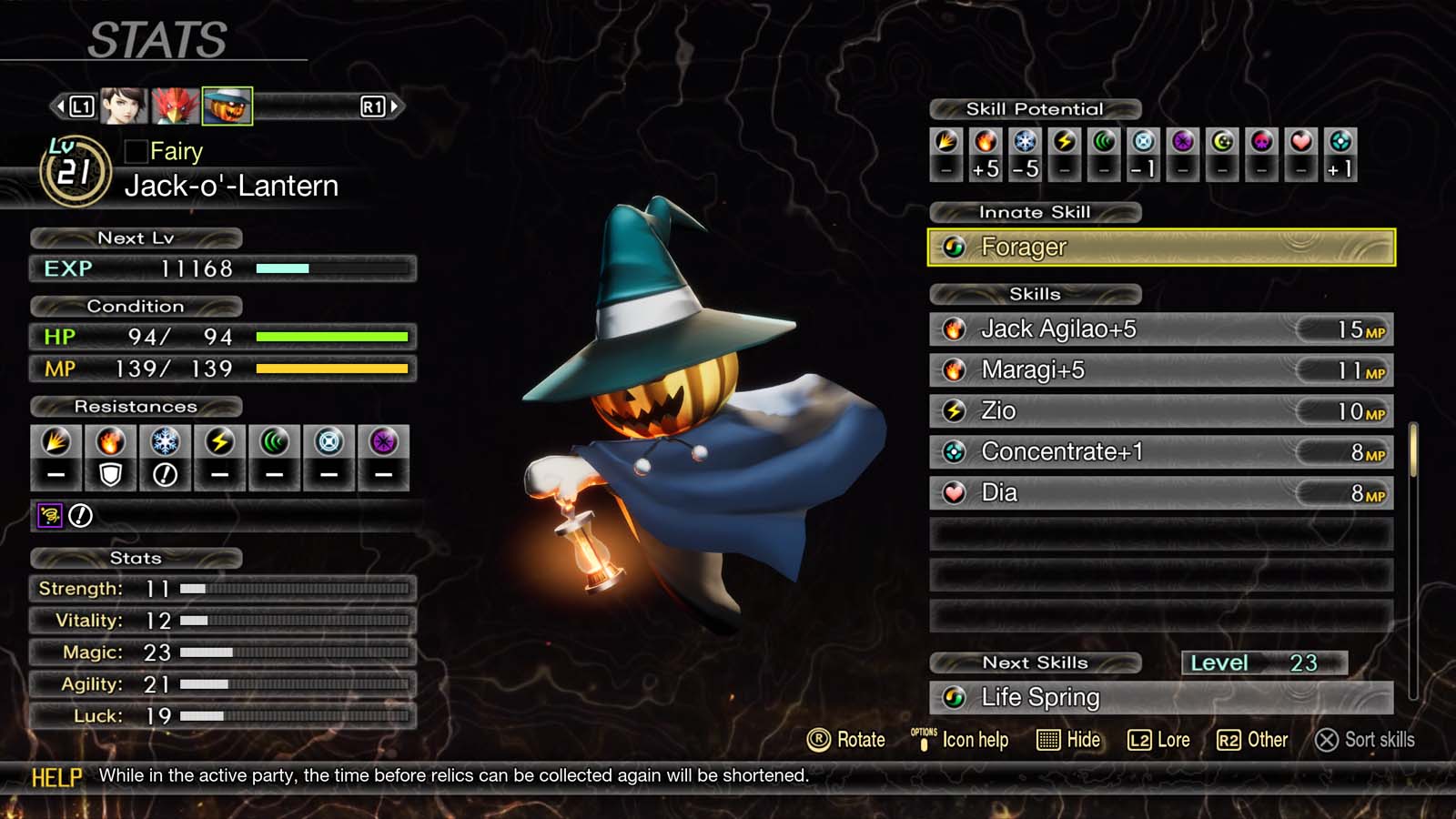Select the Zio lightning skill icon
The image size is (1456, 819).
click(x=955, y=410)
